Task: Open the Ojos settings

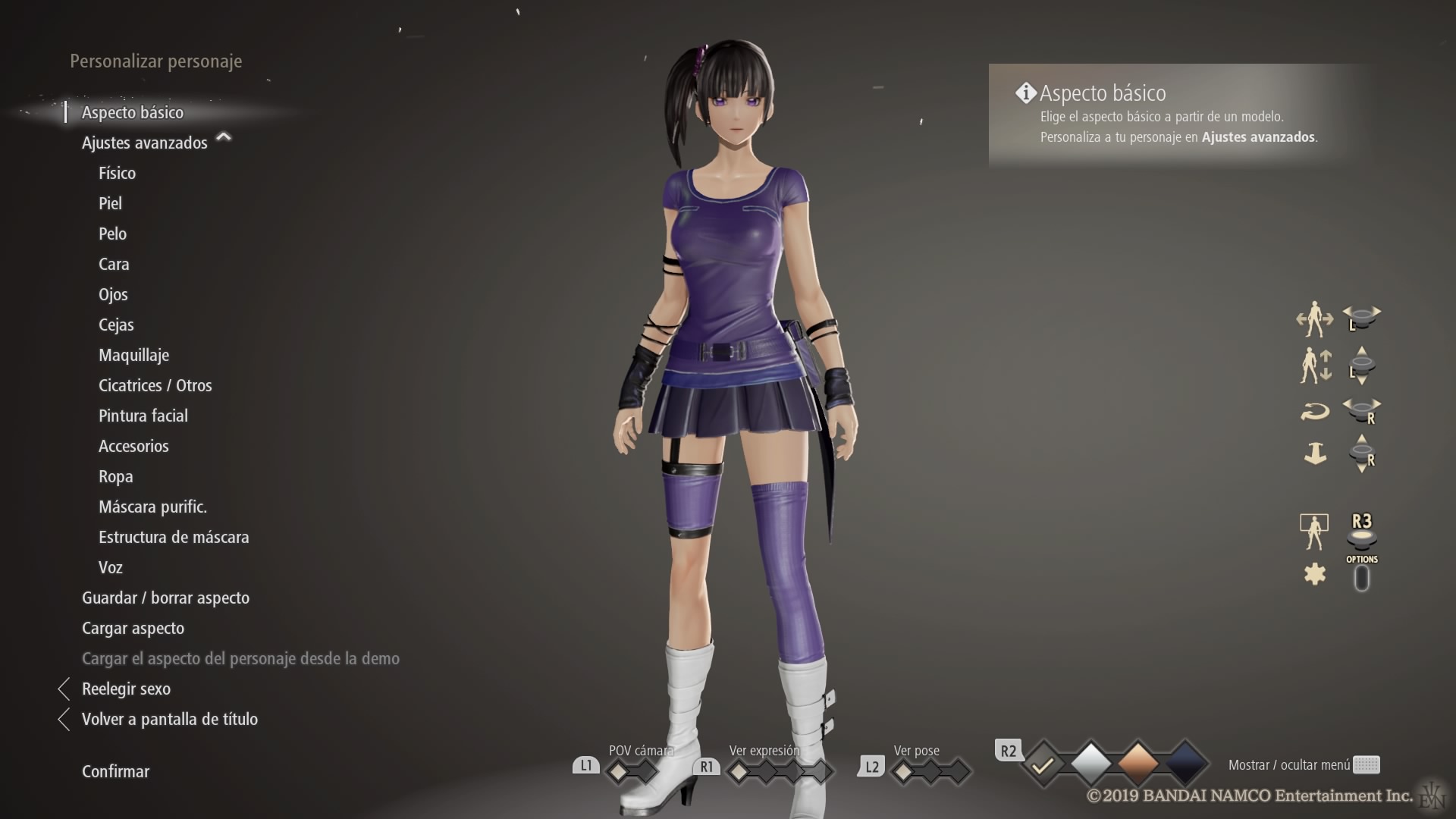Action: (113, 294)
